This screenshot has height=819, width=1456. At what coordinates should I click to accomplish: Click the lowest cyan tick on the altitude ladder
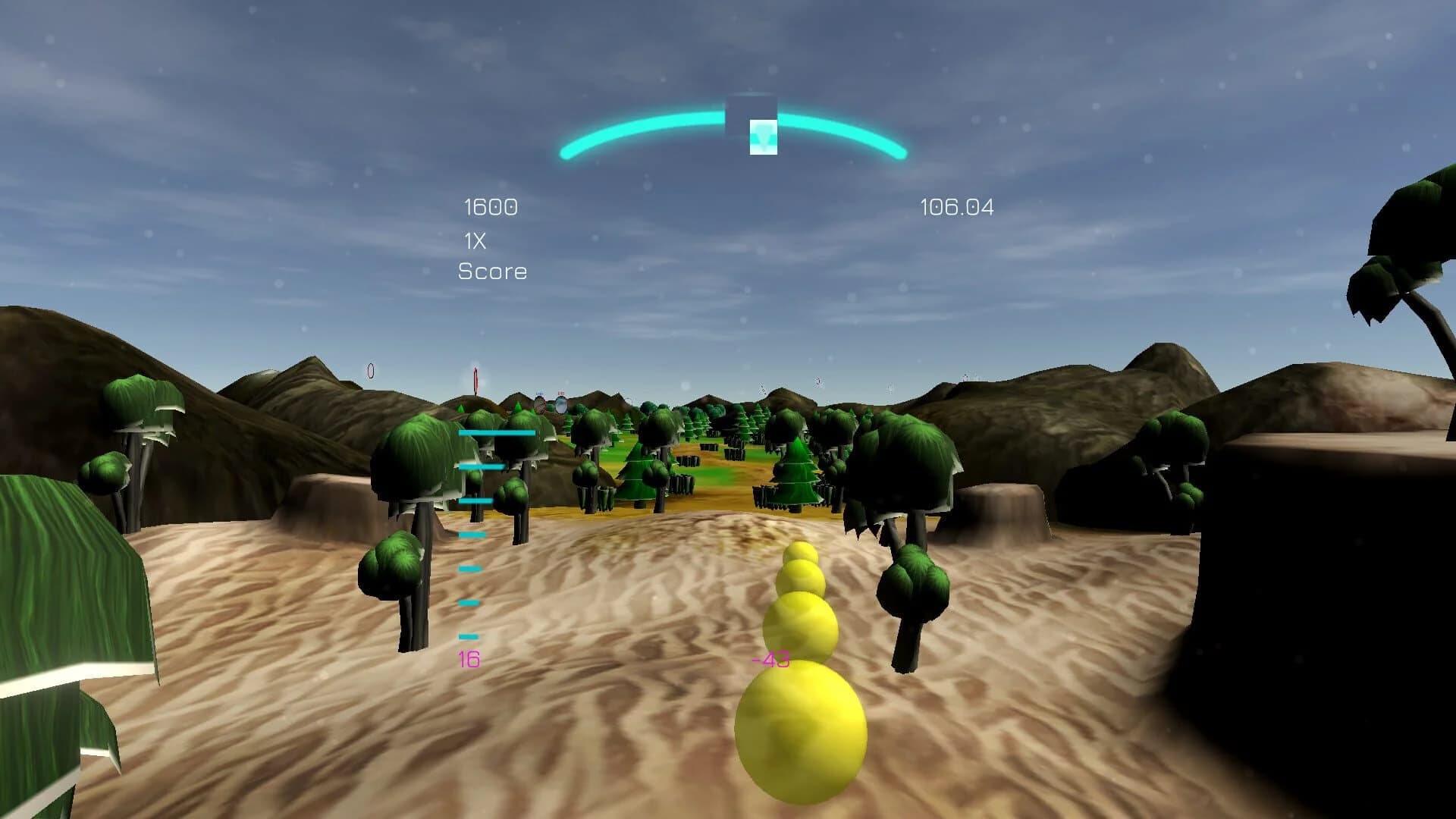pyautogui.click(x=468, y=635)
